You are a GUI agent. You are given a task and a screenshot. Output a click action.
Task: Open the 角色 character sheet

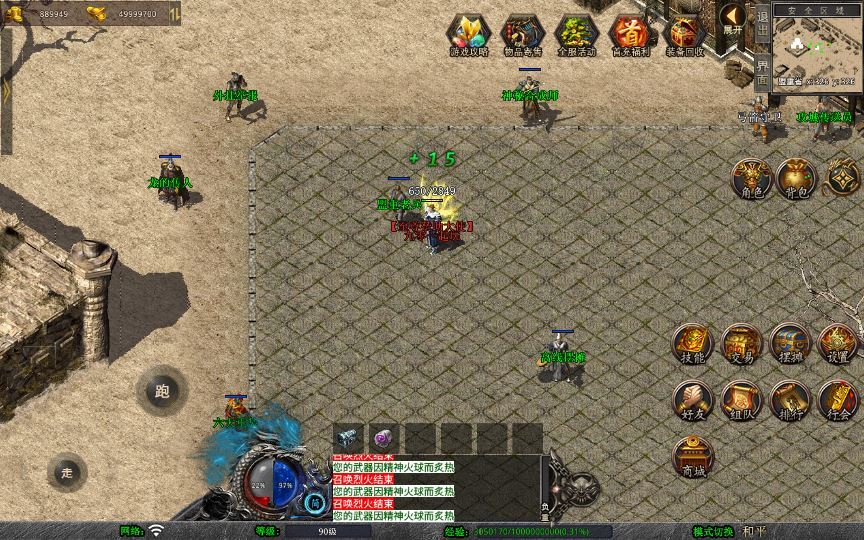[x=749, y=177]
